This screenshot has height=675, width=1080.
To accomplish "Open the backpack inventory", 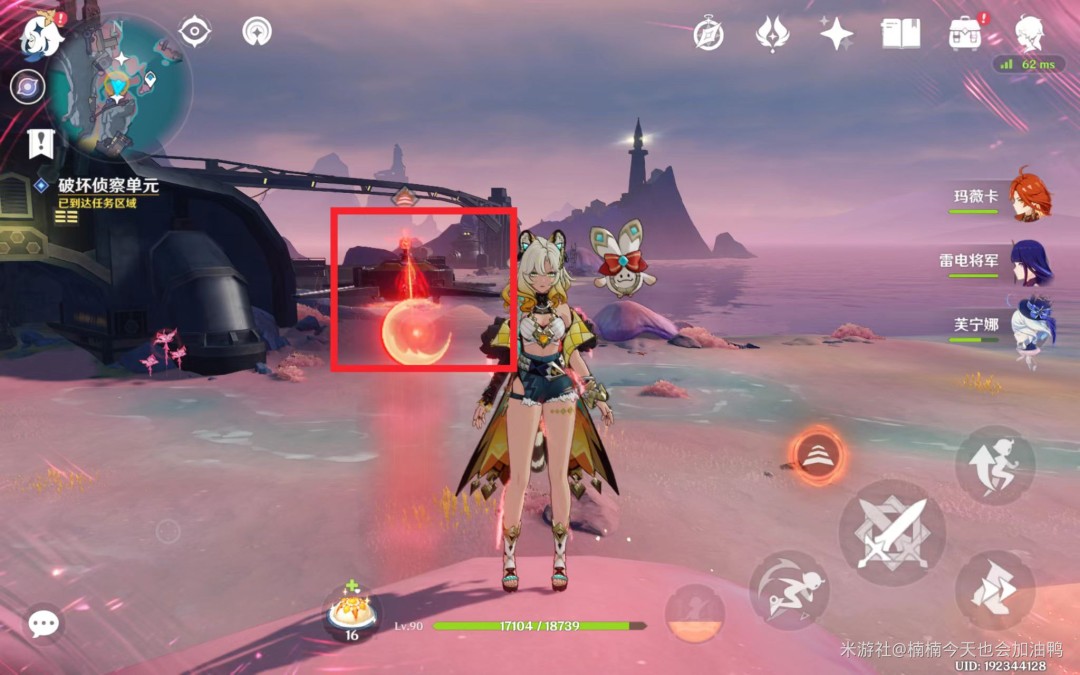I will pos(965,34).
